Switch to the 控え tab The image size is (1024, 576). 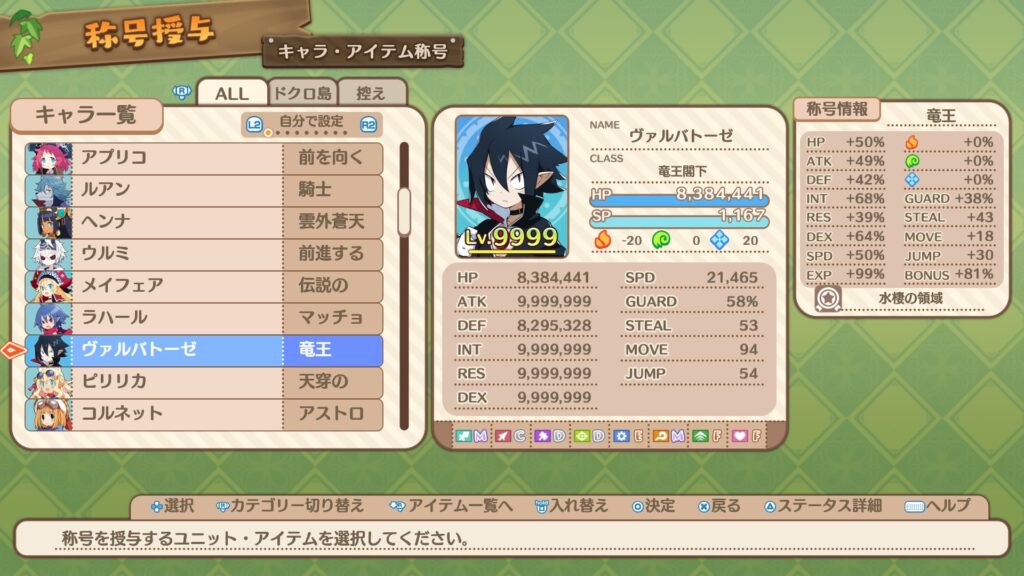371,93
